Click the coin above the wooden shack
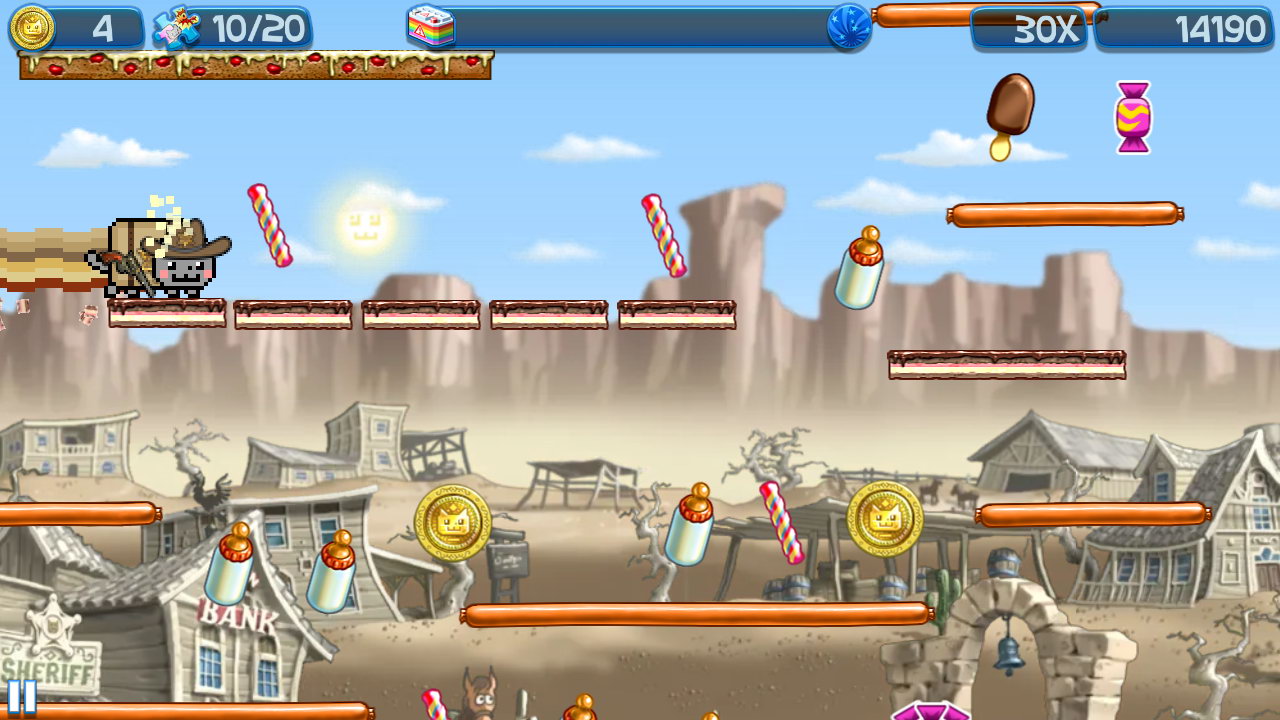The image size is (1280, 720). coord(884,520)
